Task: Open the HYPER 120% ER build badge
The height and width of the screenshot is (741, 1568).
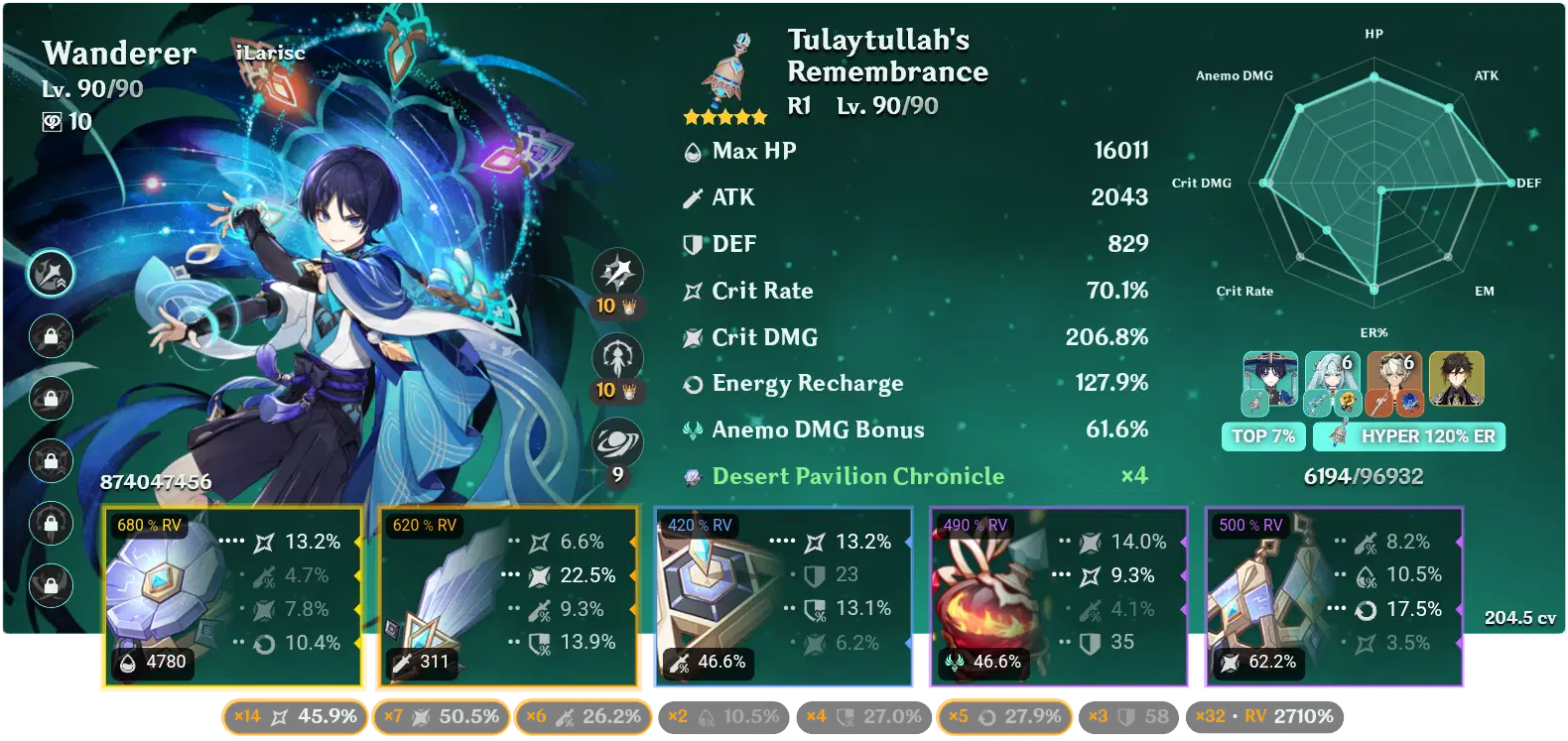Action: [x=1408, y=435]
